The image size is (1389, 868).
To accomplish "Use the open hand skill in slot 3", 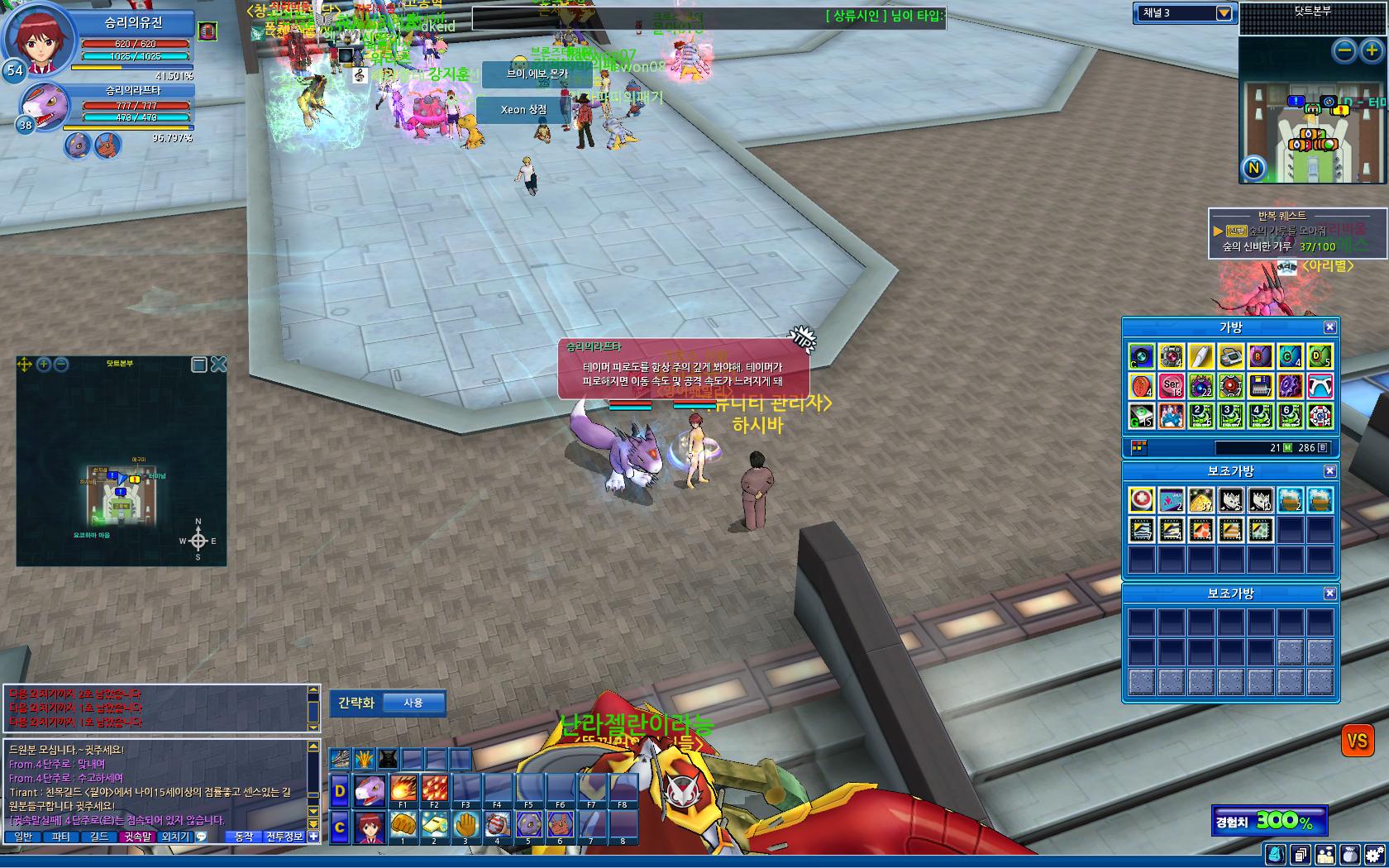I will (x=465, y=826).
